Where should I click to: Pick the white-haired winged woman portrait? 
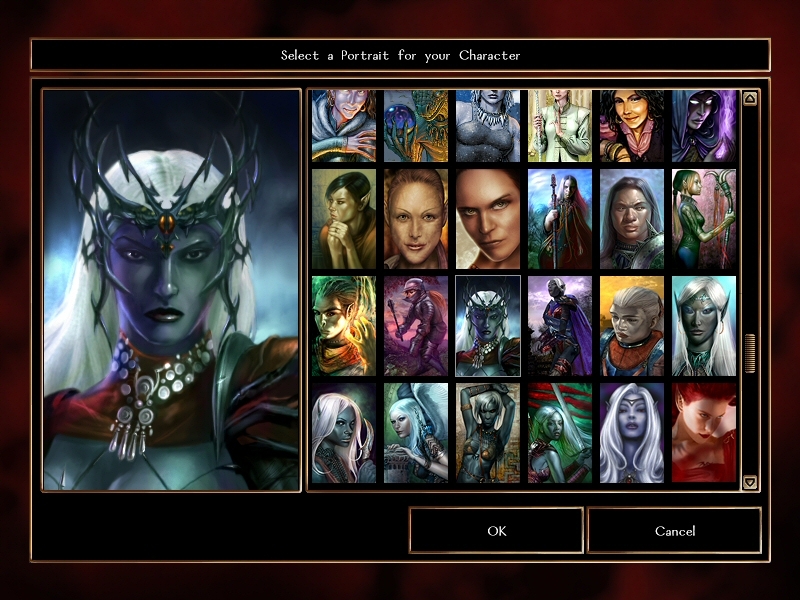click(x=416, y=432)
